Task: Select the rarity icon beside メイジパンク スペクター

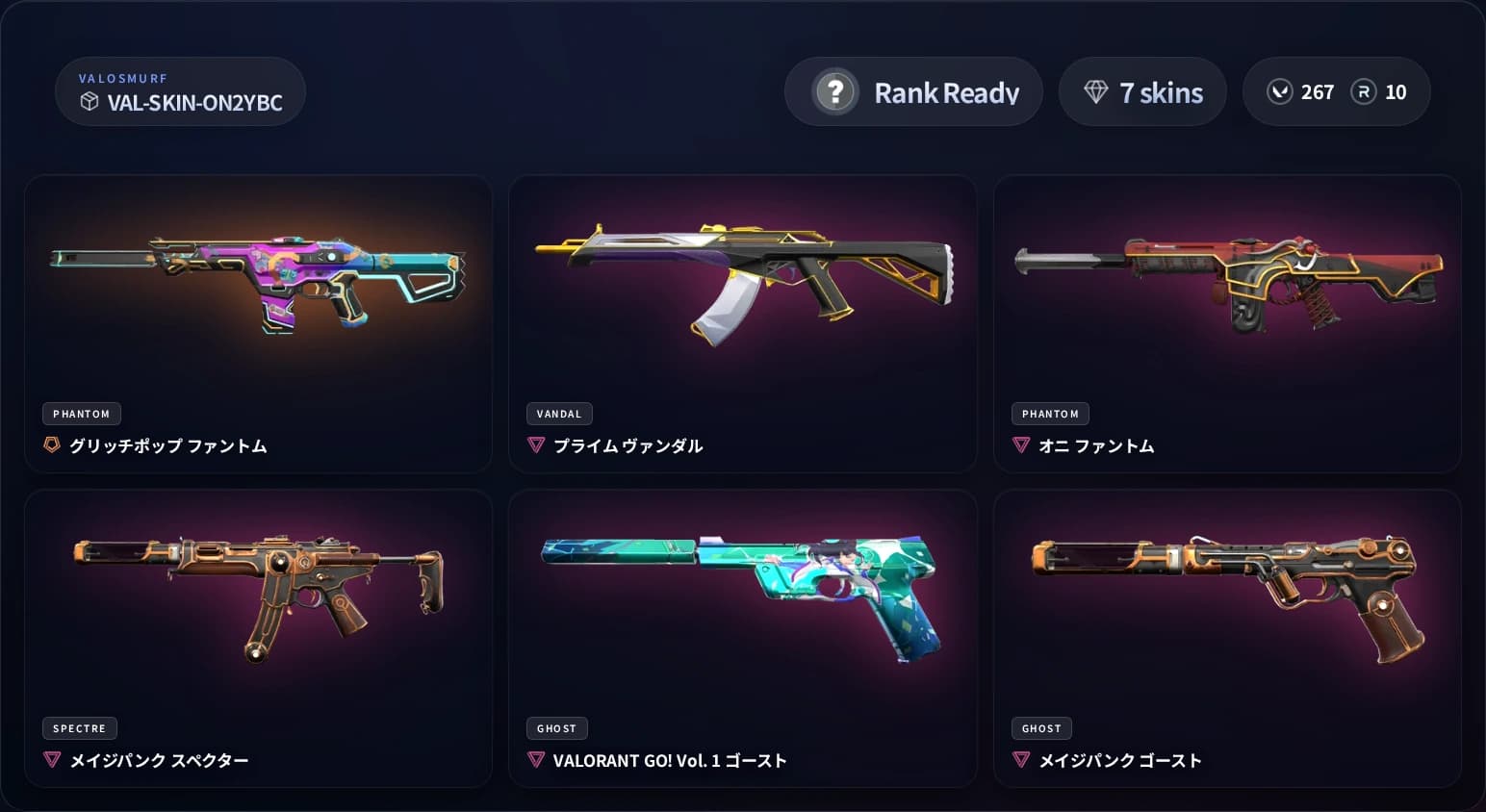Action: 51,759
